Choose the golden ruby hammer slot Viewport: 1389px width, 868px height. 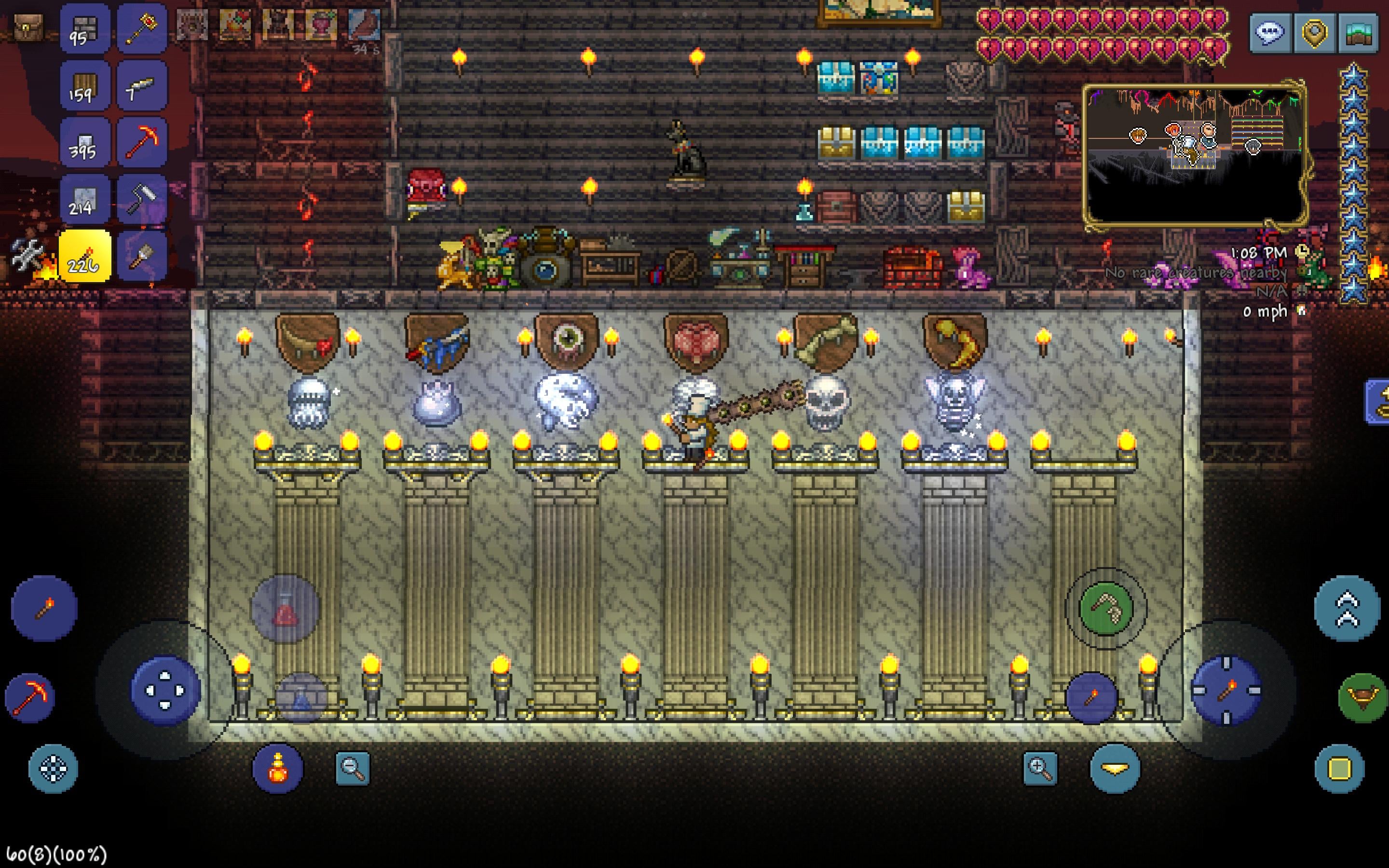(x=141, y=29)
